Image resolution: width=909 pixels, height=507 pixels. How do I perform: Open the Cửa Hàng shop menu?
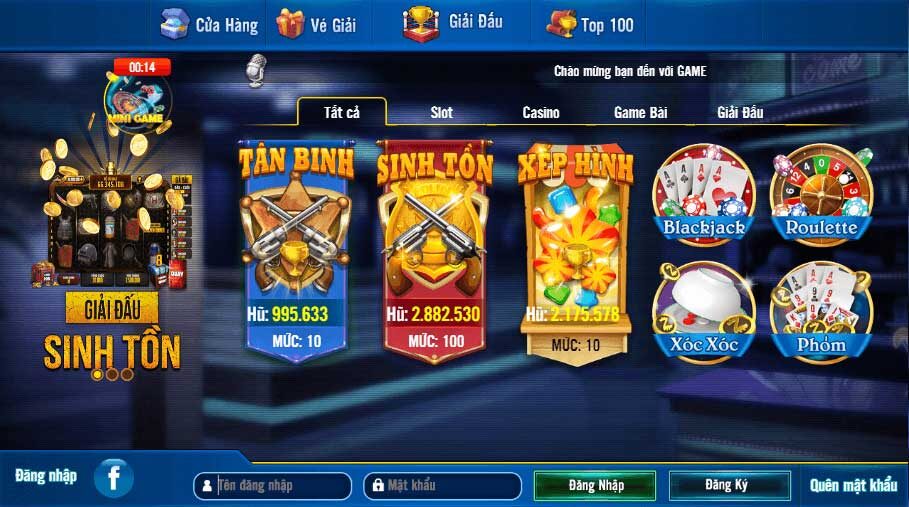pyautogui.click(x=209, y=24)
